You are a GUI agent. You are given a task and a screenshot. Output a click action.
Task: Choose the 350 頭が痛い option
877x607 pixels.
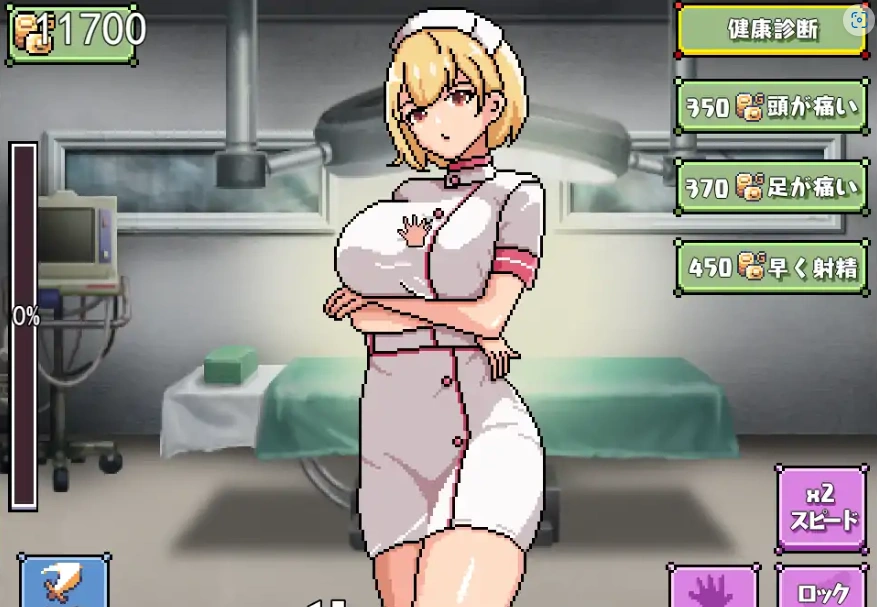pos(771,107)
